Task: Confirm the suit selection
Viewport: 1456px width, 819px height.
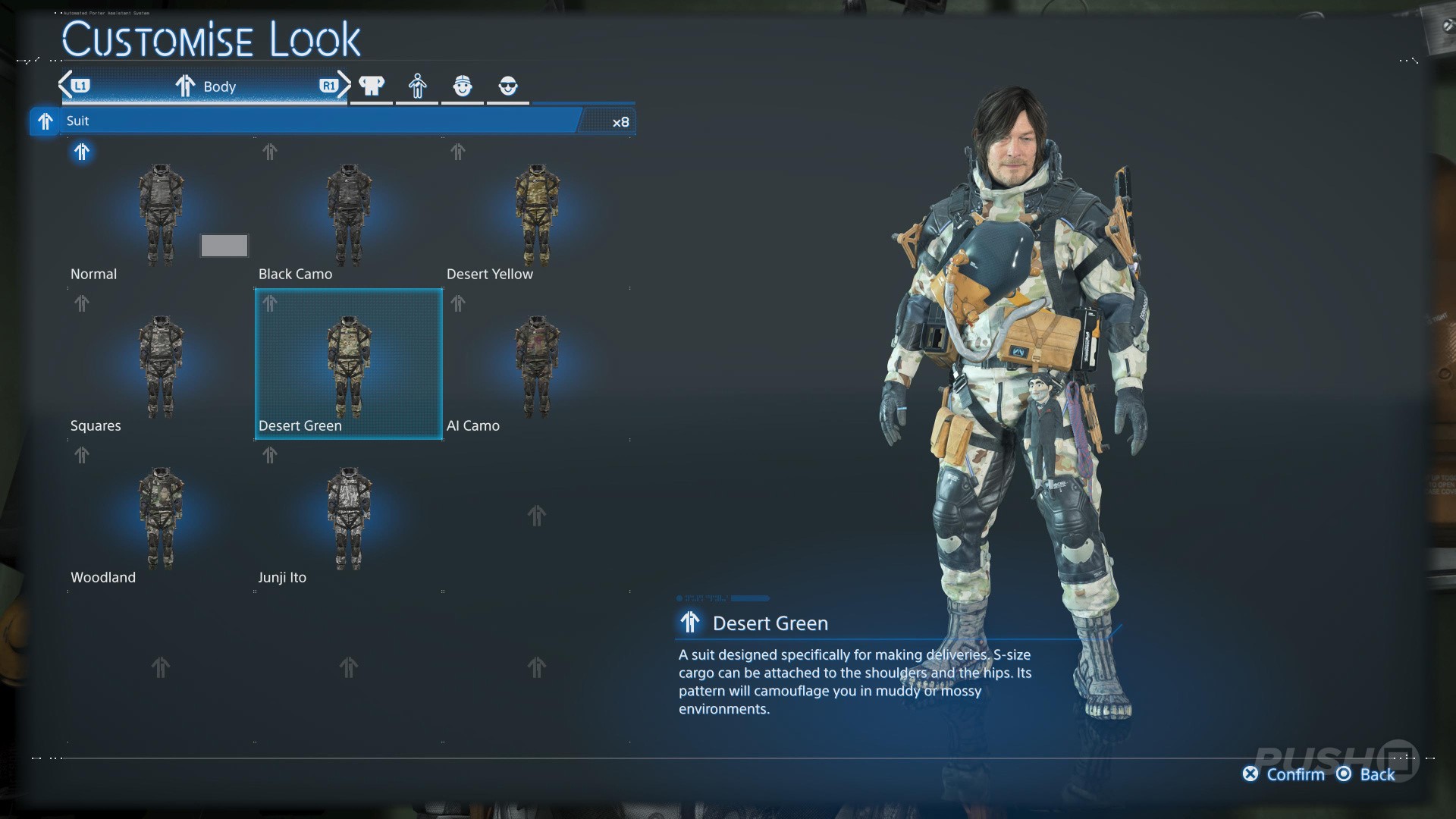Action: [x=1284, y=774]
